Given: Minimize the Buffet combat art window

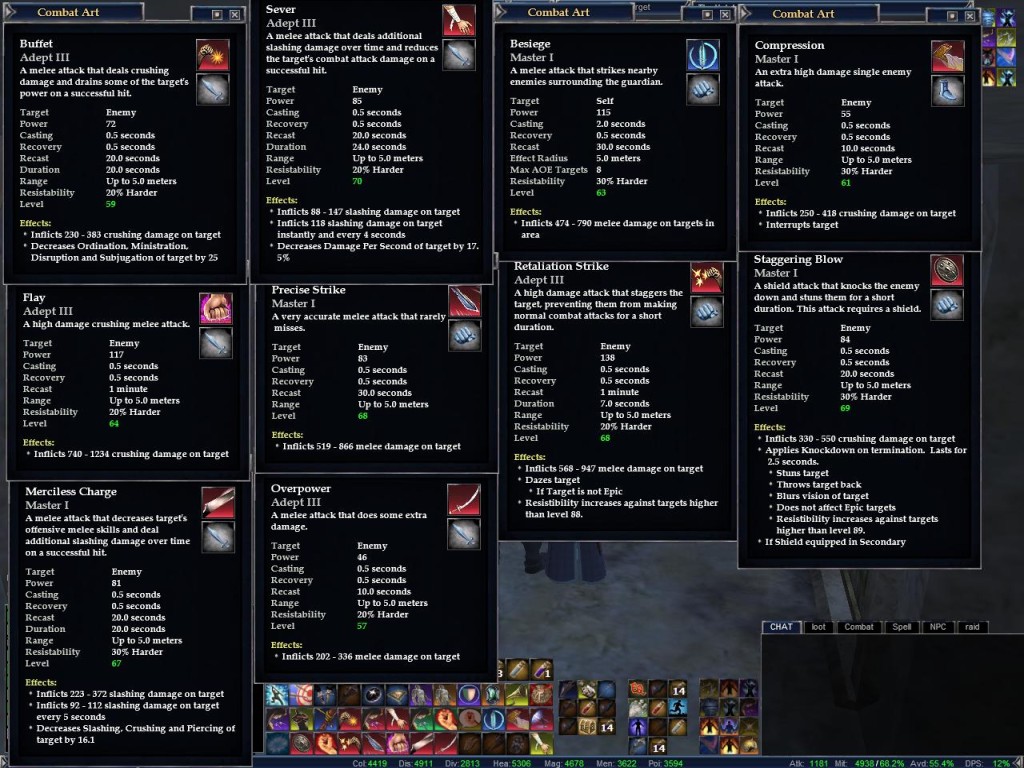Looking at the screenshot, I should [x=218, y=15].
